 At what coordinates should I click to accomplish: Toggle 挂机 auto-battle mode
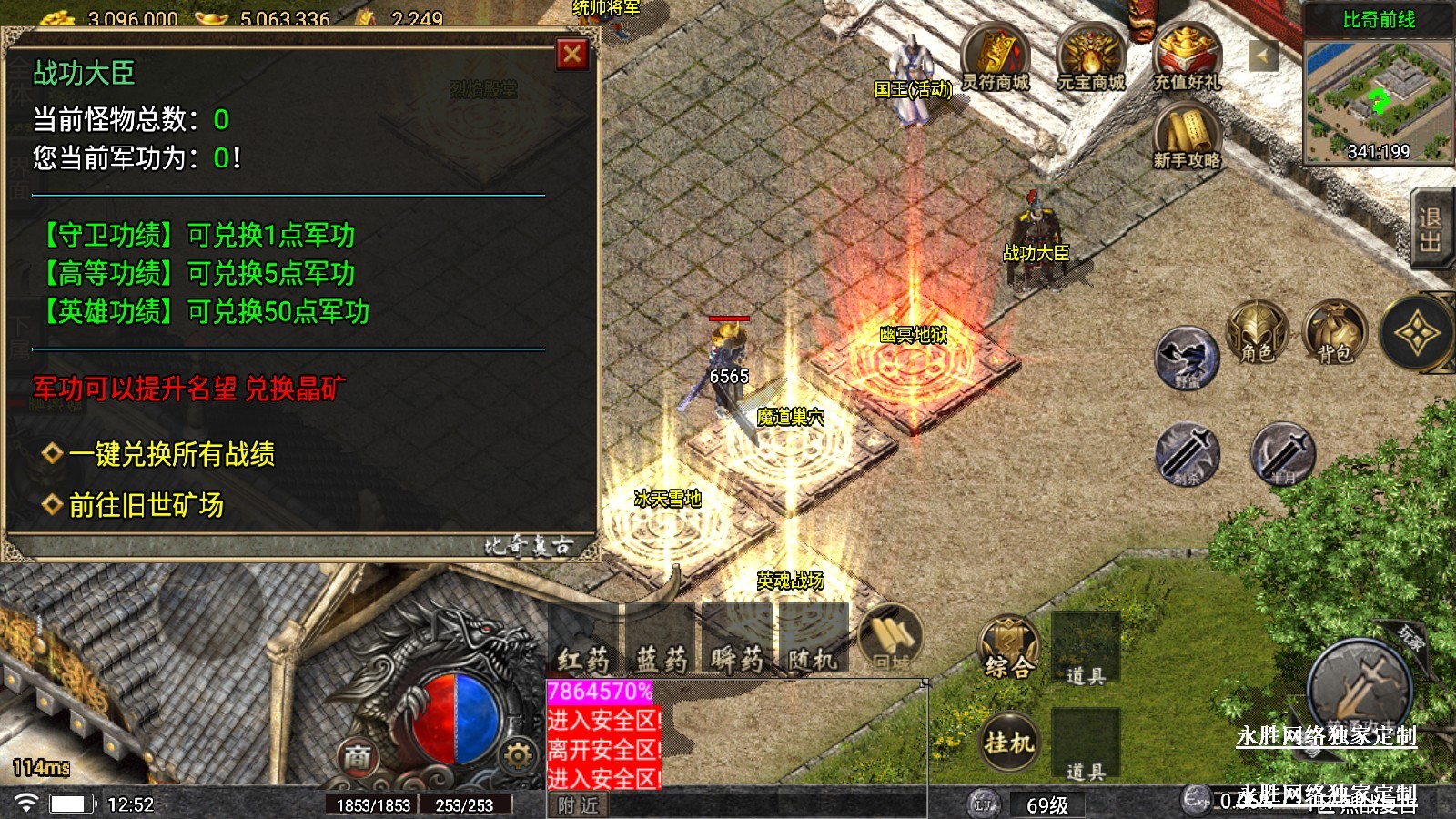(x=1008, y=742)
